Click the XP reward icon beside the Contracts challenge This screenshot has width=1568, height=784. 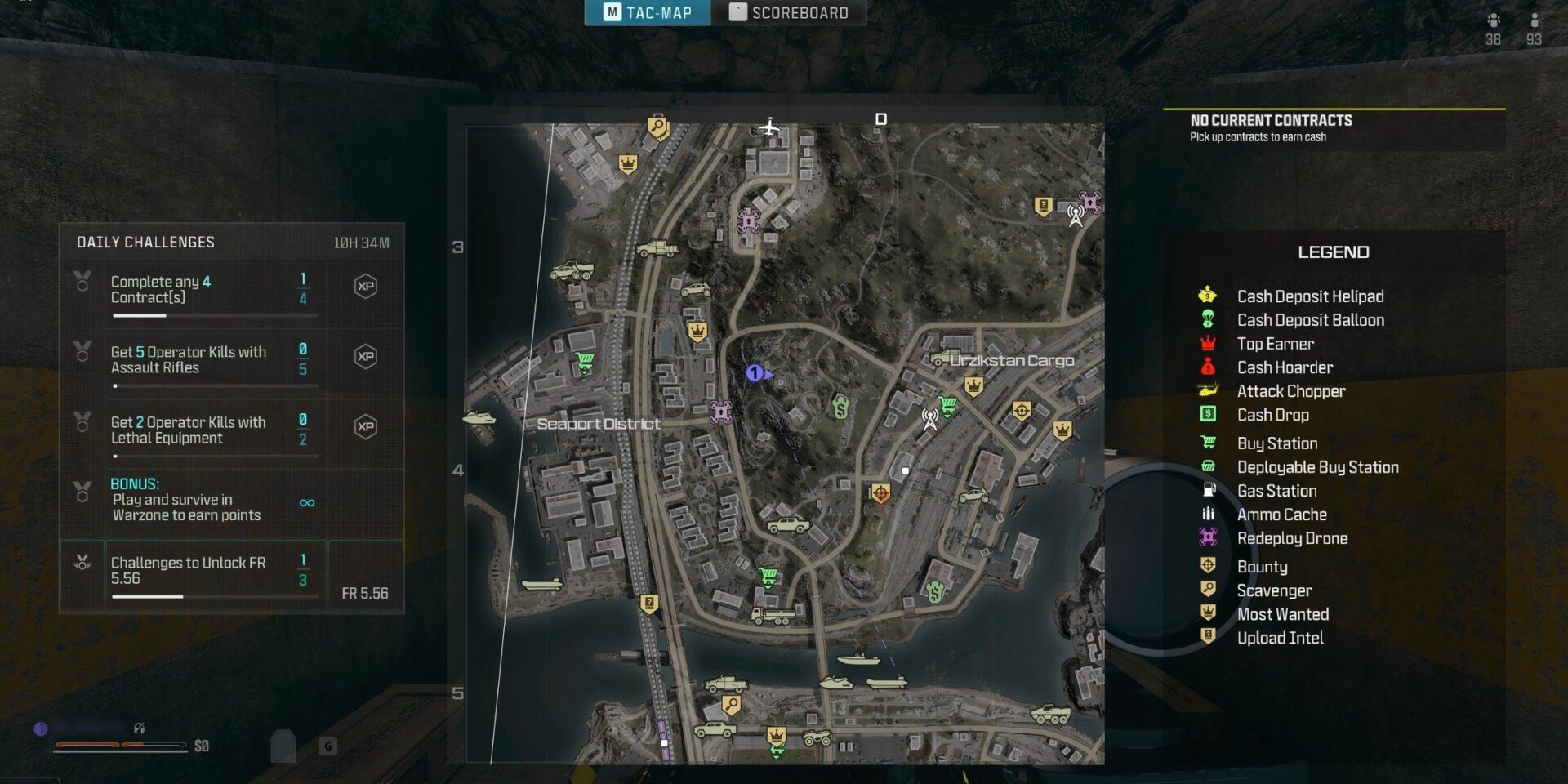[x=367, y=287]
